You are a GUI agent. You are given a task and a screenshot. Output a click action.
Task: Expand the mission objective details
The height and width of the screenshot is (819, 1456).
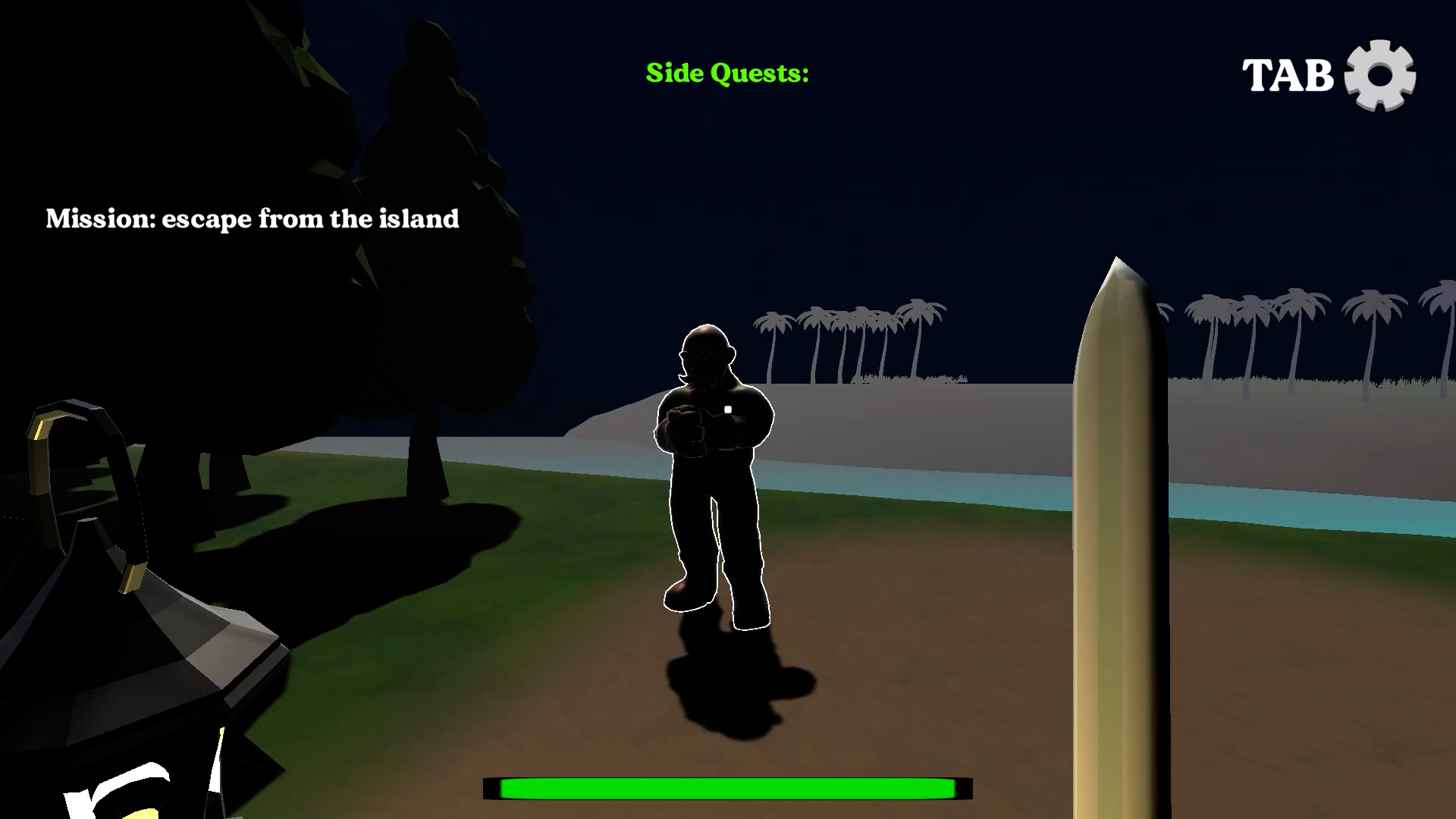[253, 218]
